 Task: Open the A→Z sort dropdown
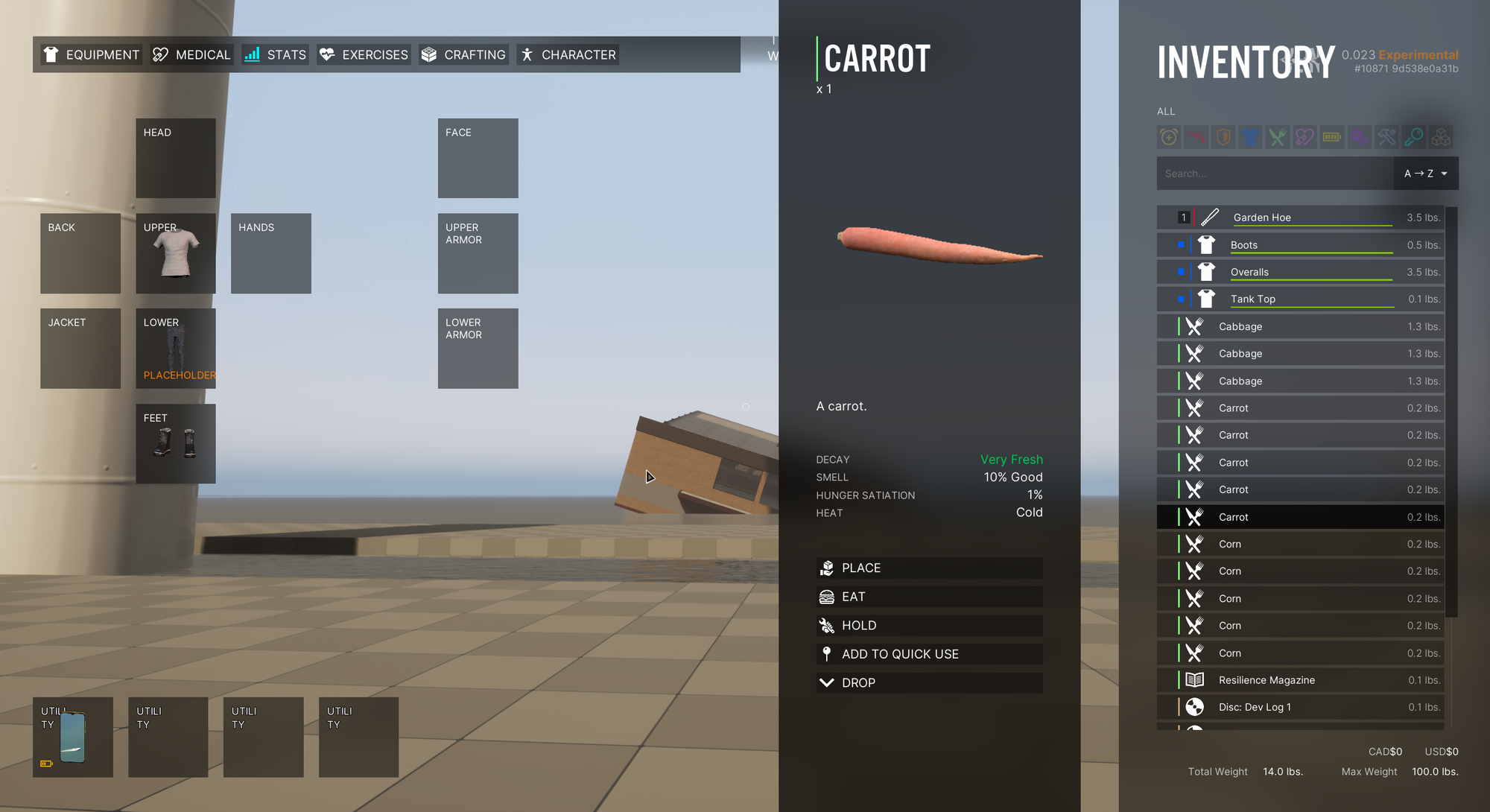click(x=1425, y=174)
